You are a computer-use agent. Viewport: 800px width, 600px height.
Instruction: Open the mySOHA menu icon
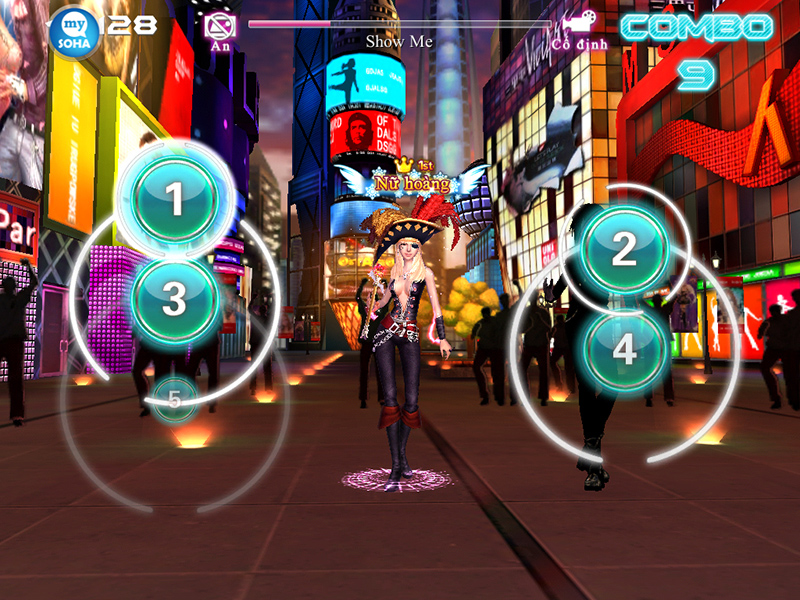(75, 30)
